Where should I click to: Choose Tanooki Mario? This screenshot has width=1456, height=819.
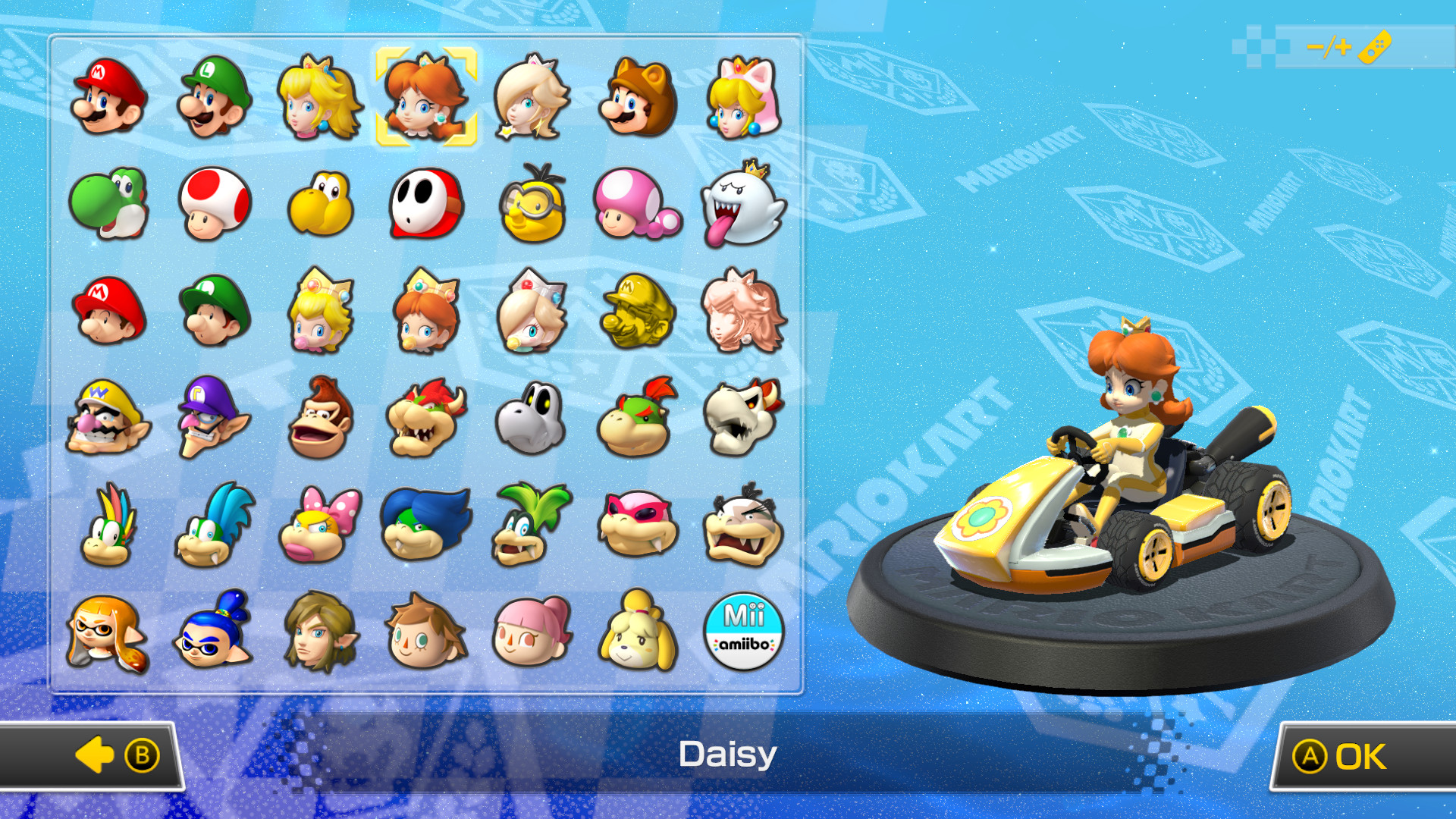(639, 96)
